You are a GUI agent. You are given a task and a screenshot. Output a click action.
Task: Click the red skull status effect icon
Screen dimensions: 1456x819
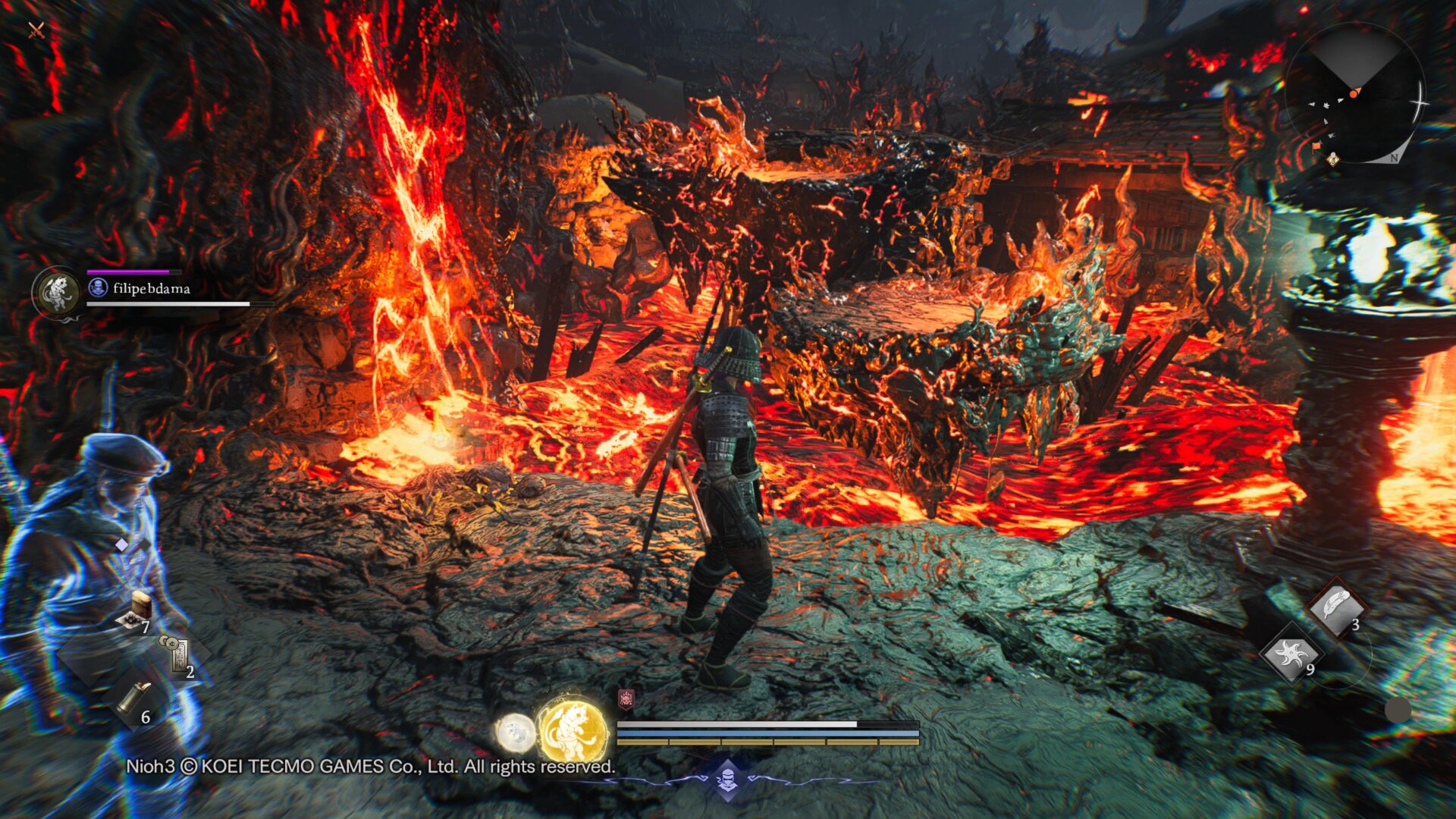coord(626,699)
